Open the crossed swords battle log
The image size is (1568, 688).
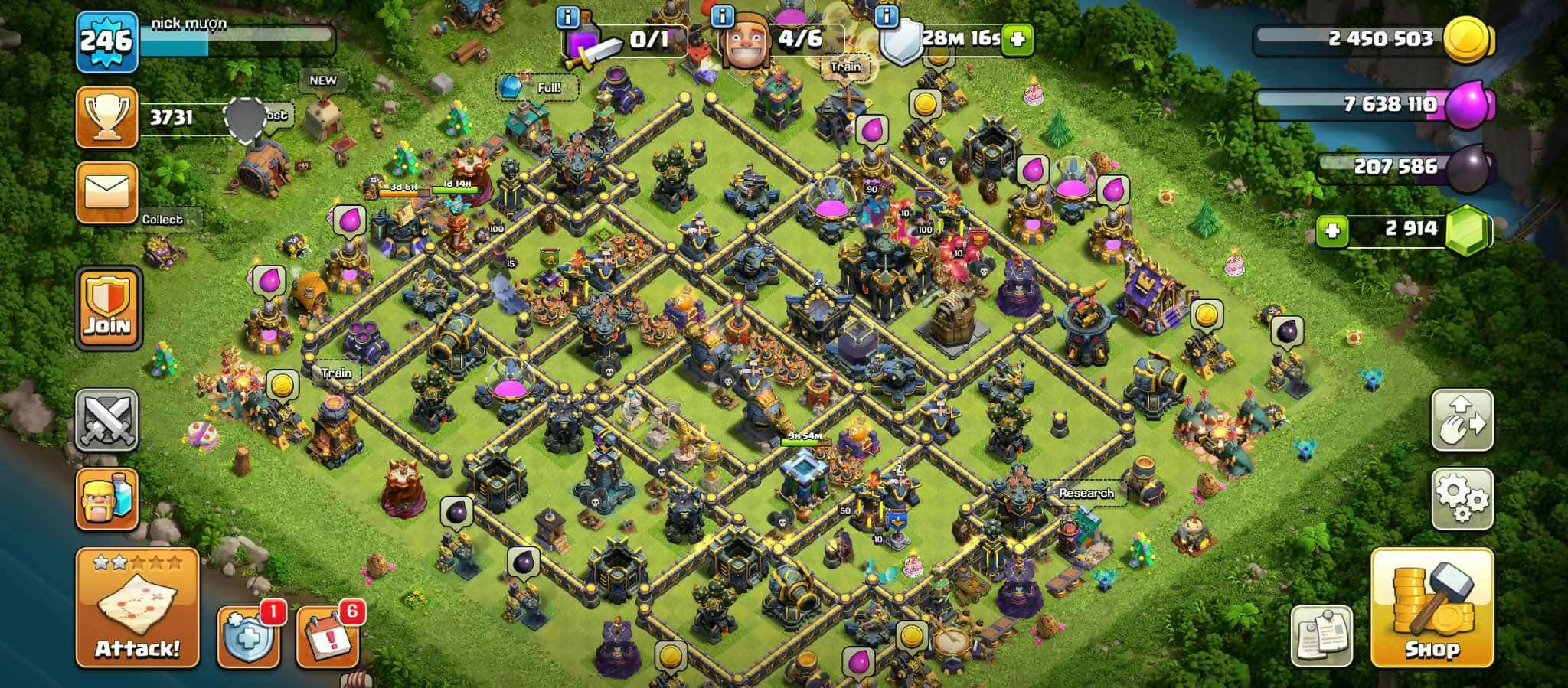coord(107,419)
